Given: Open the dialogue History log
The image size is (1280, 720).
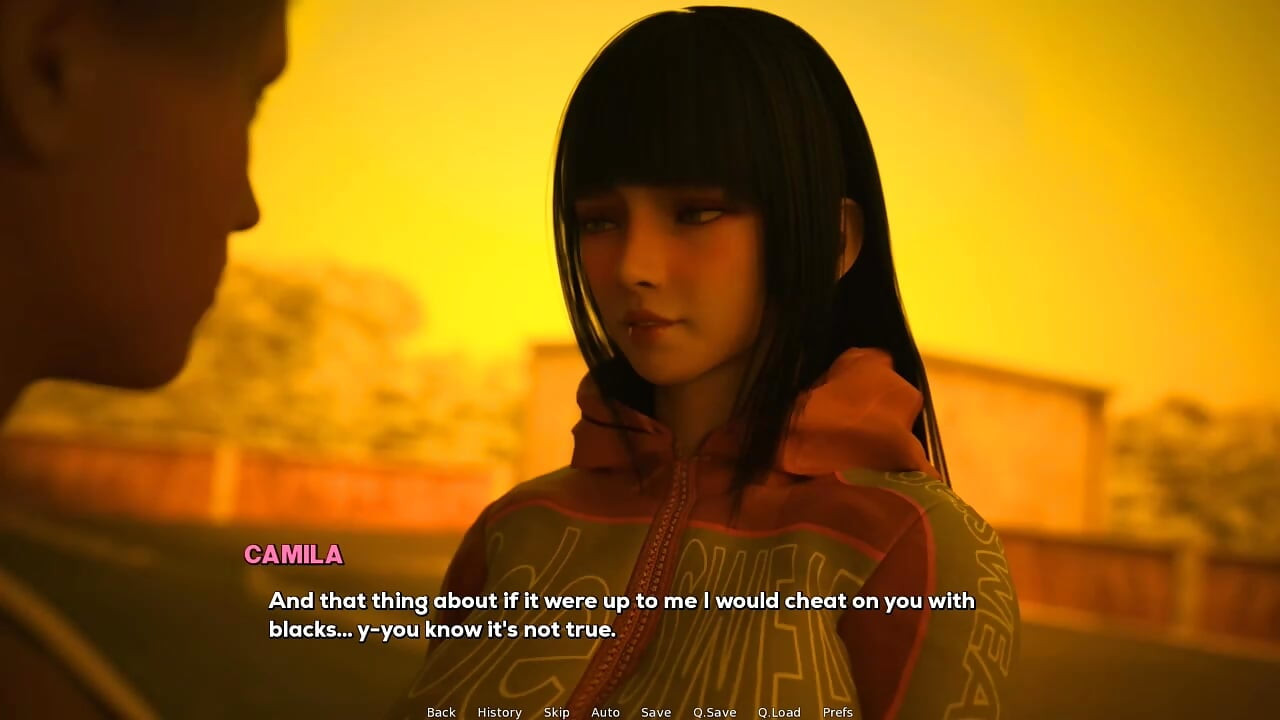Looking at the screenshot, I should click(x=499, y=712).
